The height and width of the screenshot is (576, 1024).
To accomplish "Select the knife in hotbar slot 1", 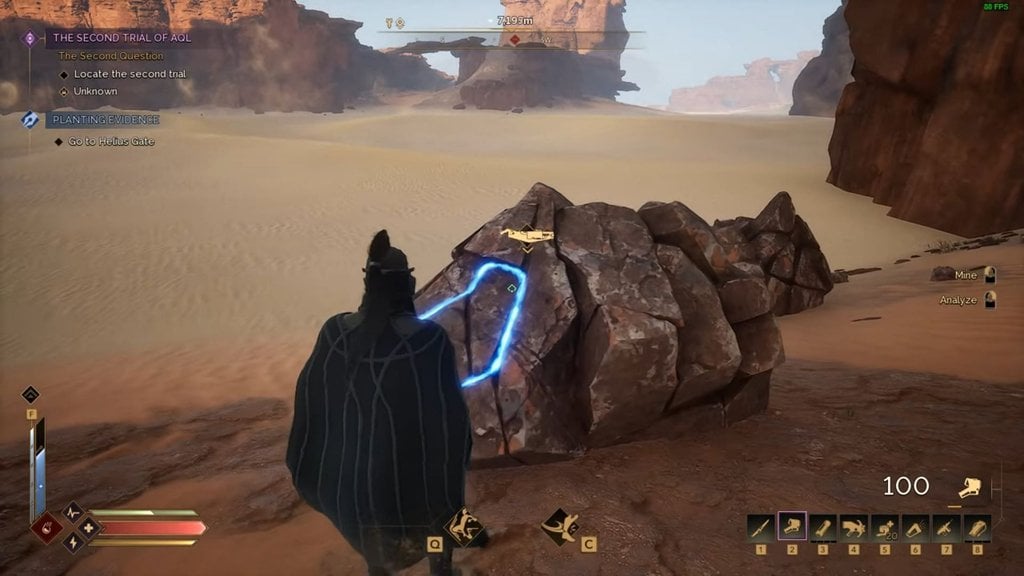I will coord(761,527).
